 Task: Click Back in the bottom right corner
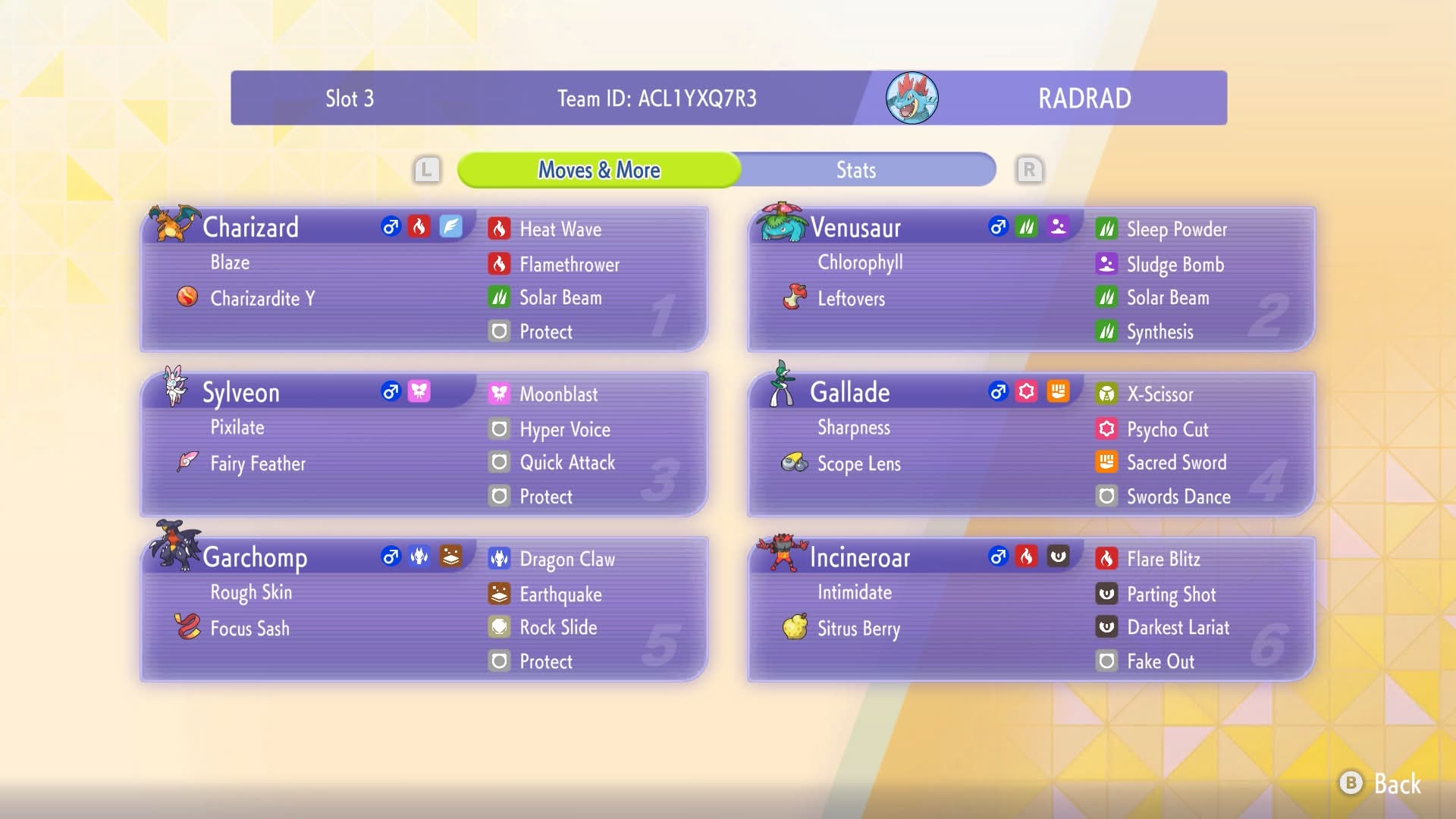click(x=1389, y=785)
